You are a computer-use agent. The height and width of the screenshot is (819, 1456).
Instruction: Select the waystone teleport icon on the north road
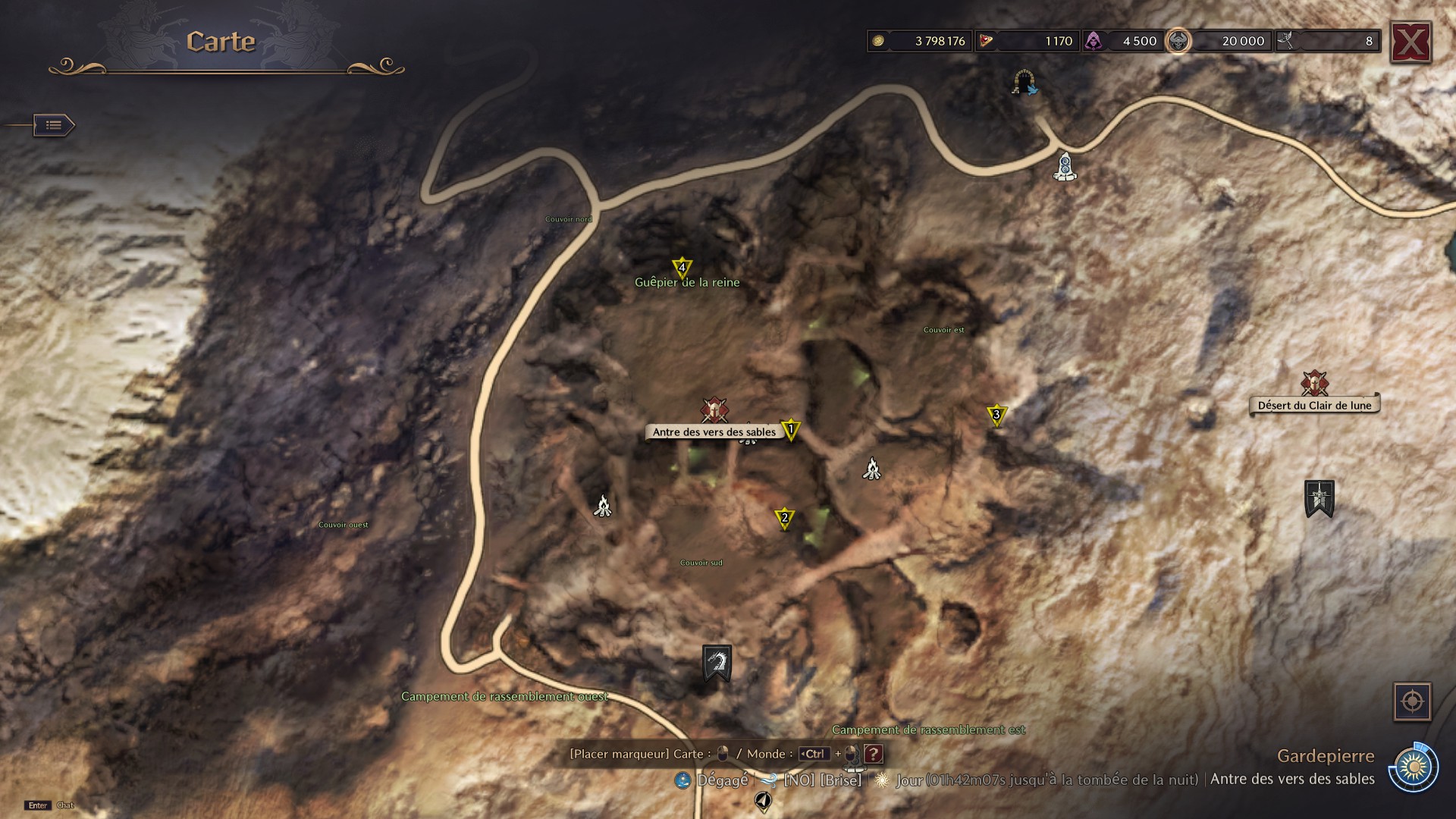click(x=1066, y=168)
